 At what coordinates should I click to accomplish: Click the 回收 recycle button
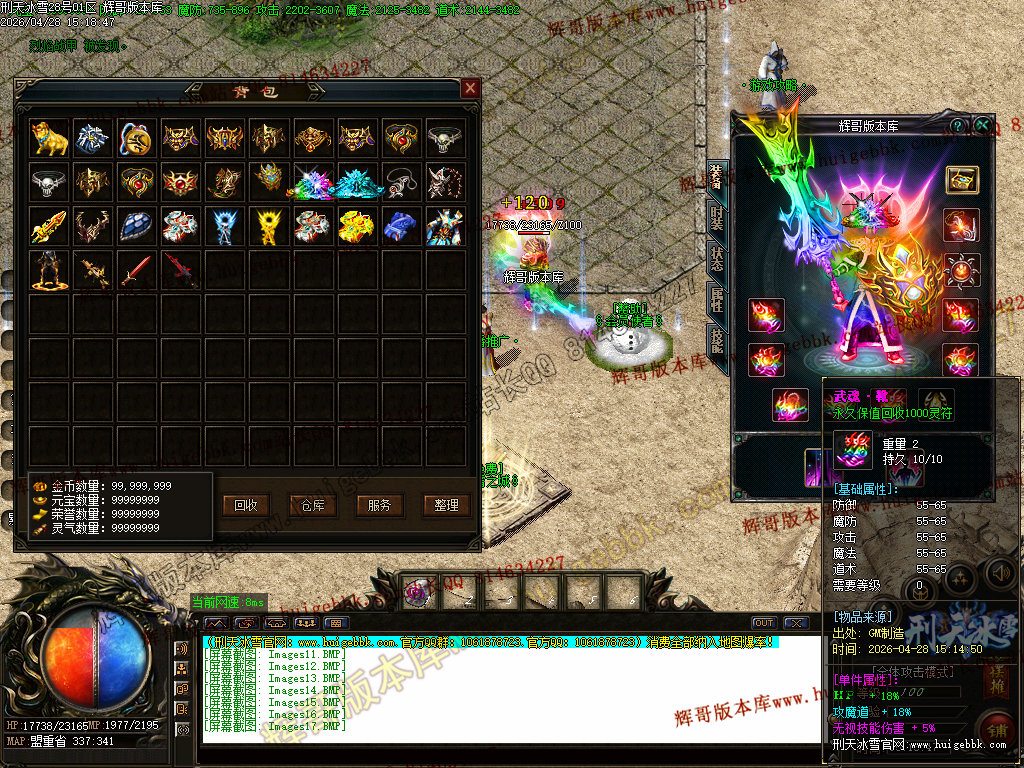pos(246,505)
